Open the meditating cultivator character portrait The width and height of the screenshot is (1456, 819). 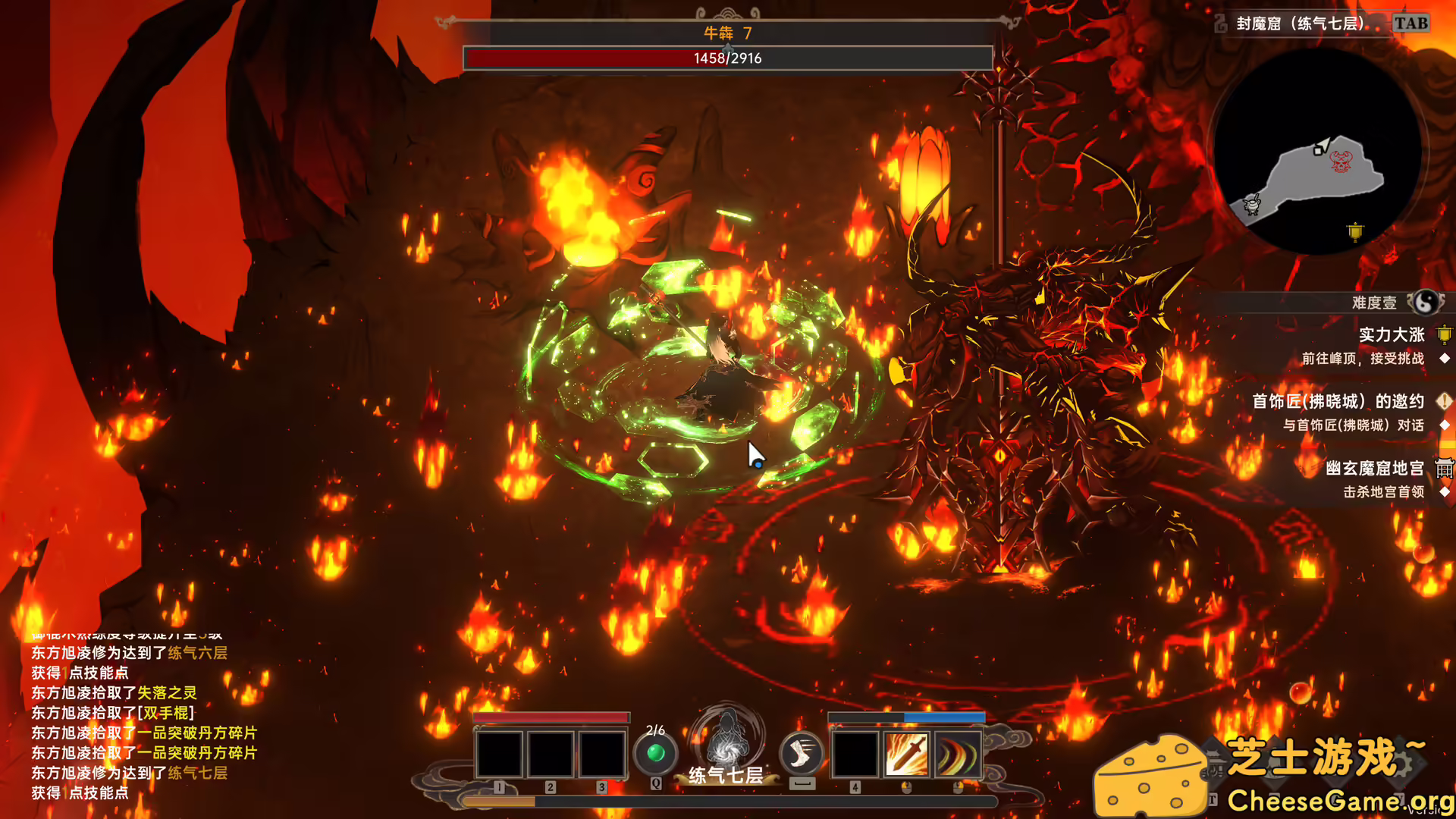[726, 739]
